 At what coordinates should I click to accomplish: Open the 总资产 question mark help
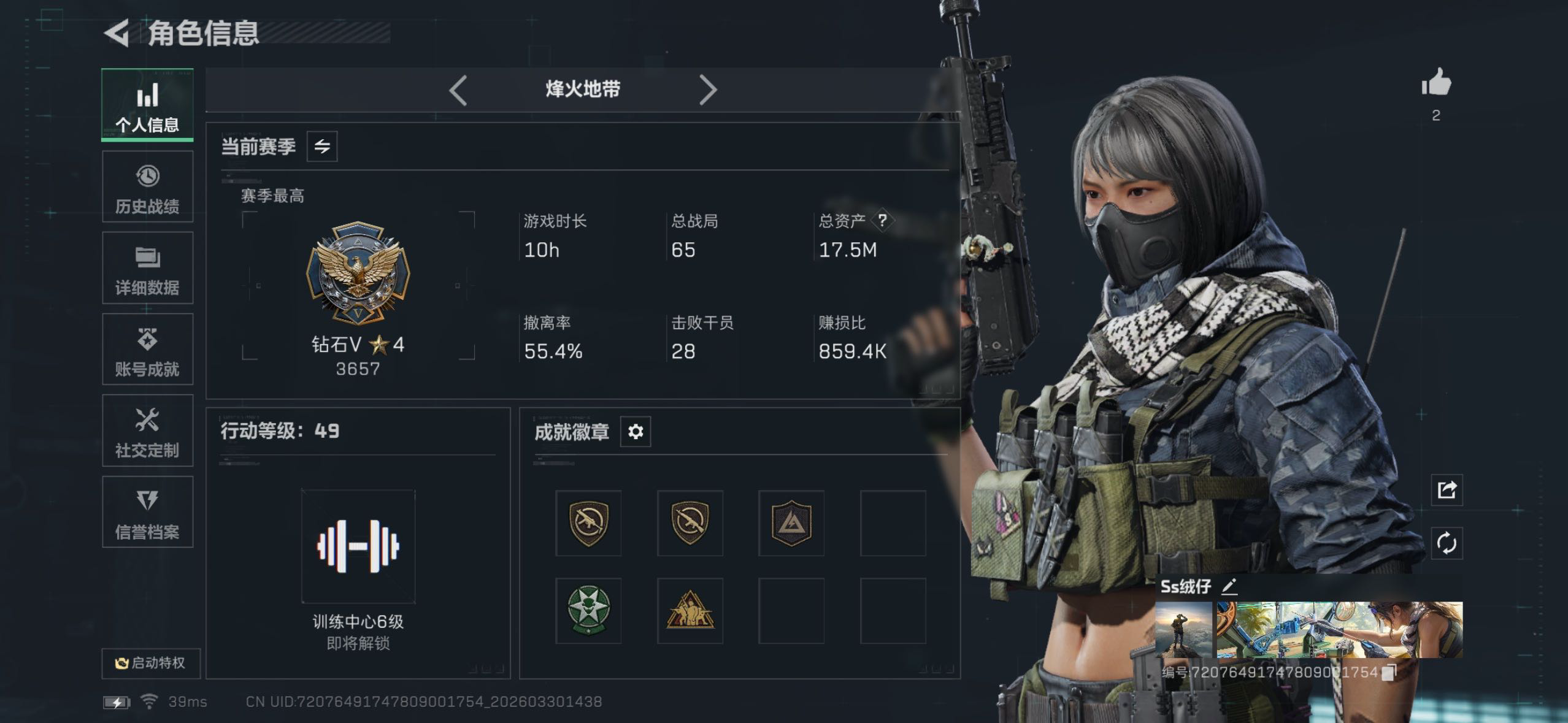tap(882, 221)
